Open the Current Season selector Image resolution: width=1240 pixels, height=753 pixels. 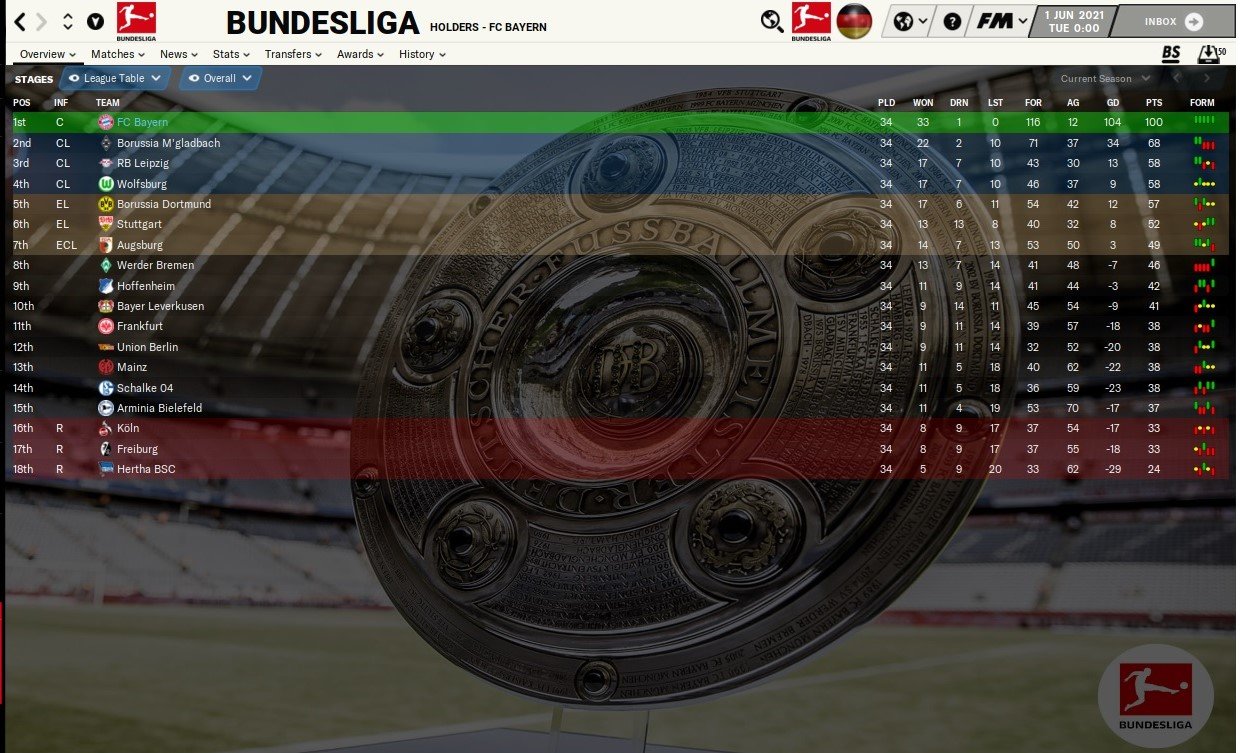pos(1105,78)
